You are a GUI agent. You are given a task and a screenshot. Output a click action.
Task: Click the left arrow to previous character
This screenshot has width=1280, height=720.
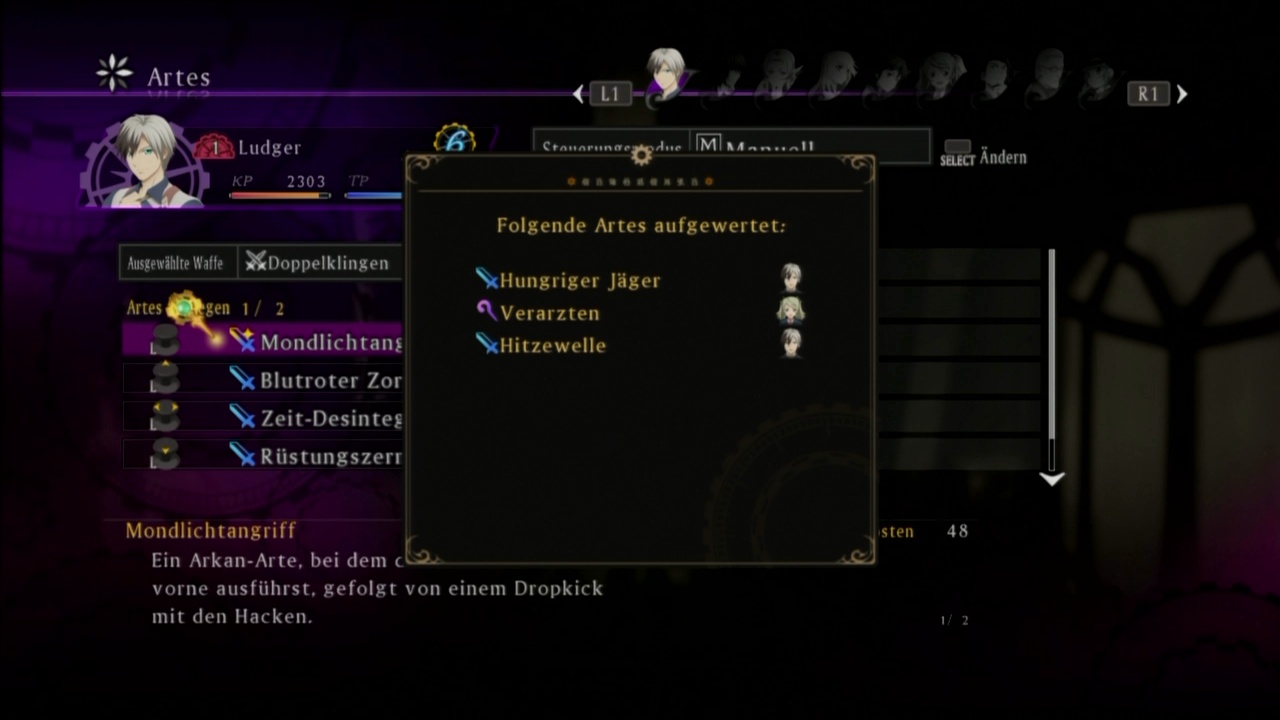point(579,94)
